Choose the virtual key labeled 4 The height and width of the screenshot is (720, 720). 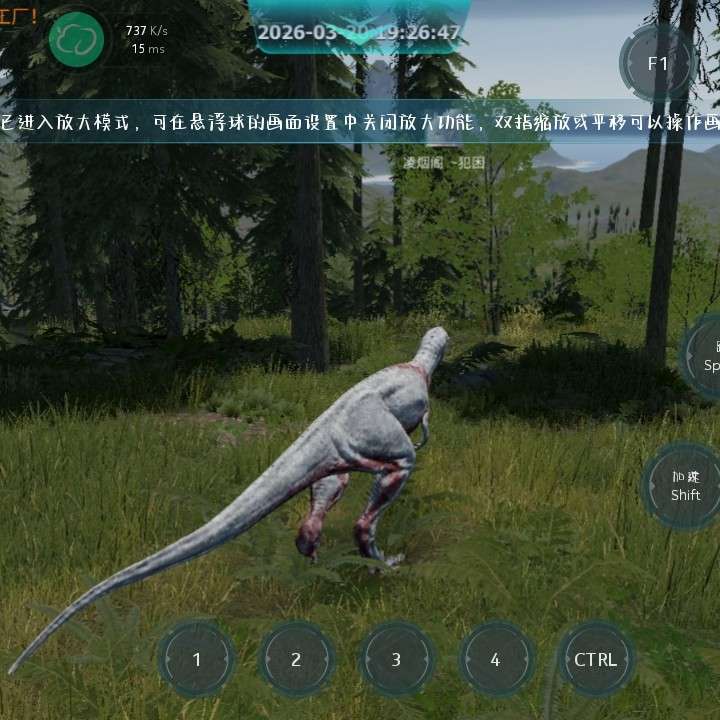[495, 659]
